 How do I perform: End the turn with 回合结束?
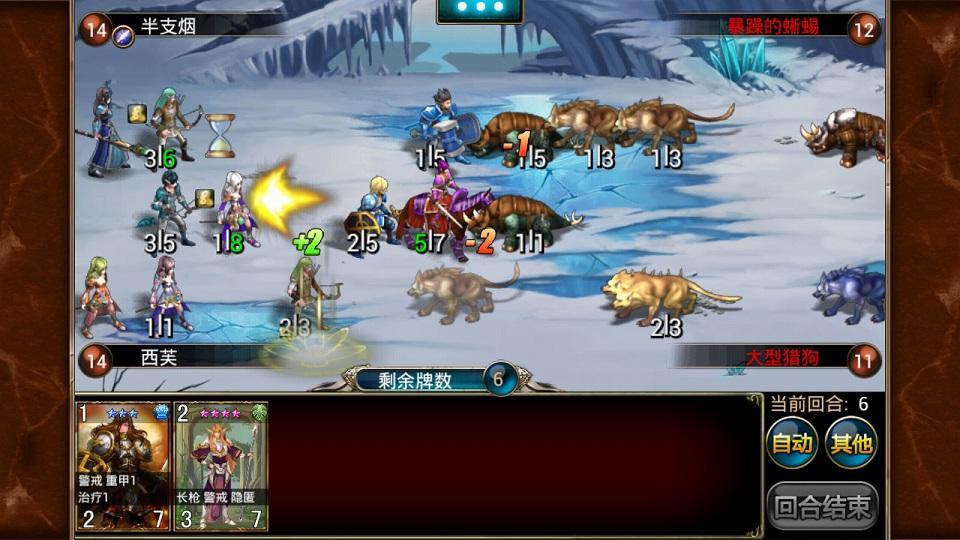pos(823,506)
